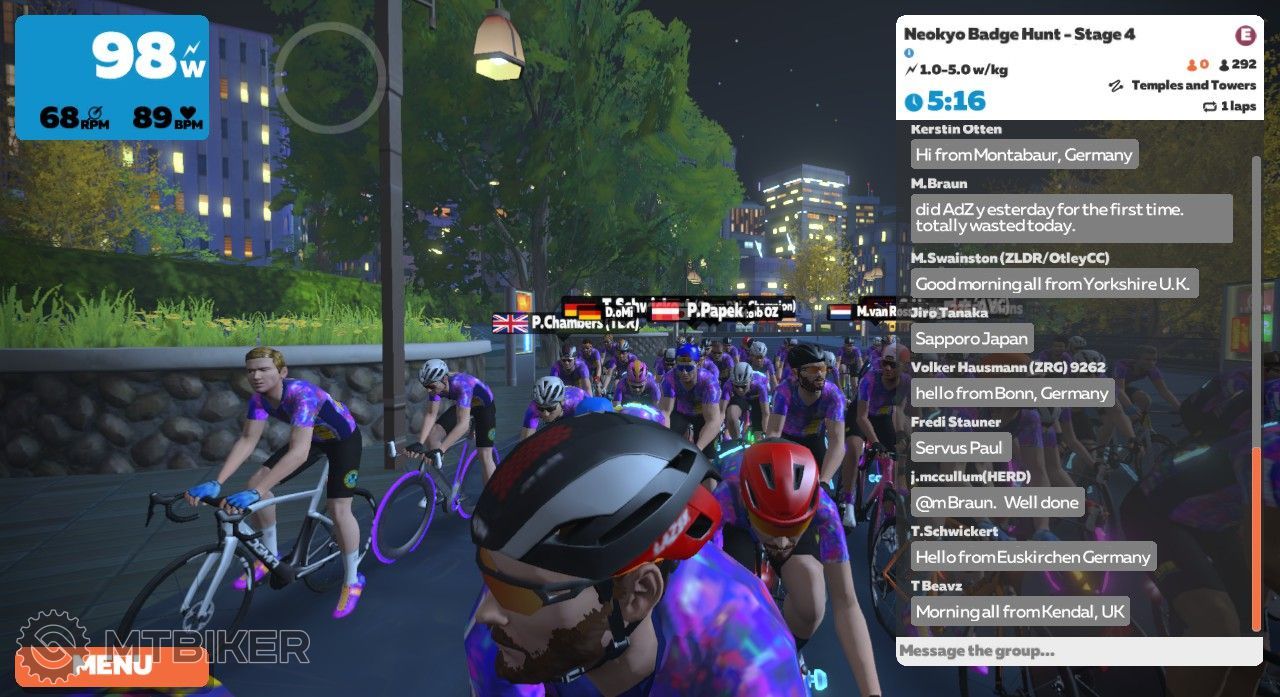The image size is (1280, 697).
Task: Click Kerstin Otten's "Hi from Montabaur" message
Action: [1024, 155]
